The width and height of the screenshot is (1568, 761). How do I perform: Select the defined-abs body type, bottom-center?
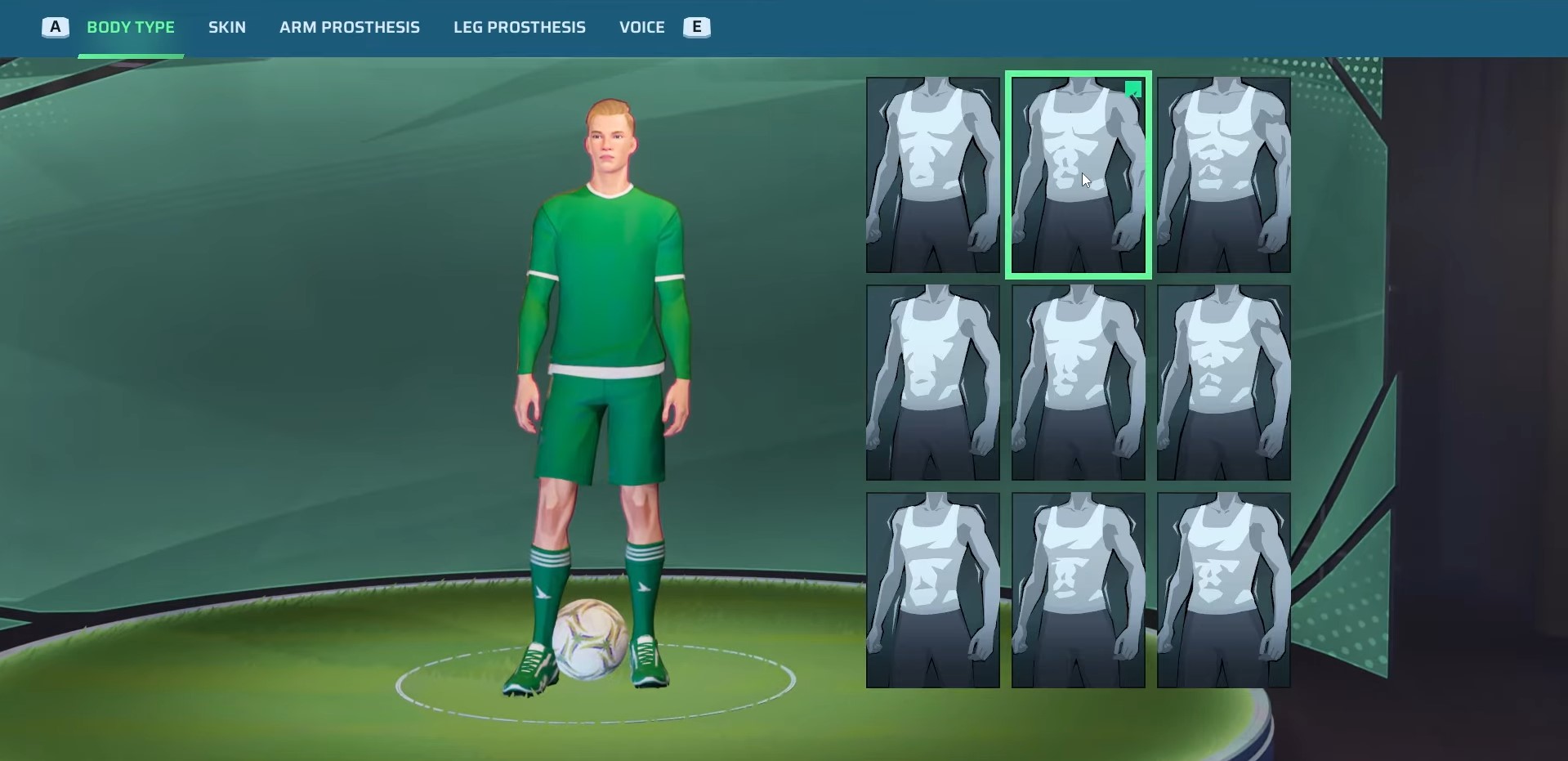pyautogui.click(x=1078, y=589)
